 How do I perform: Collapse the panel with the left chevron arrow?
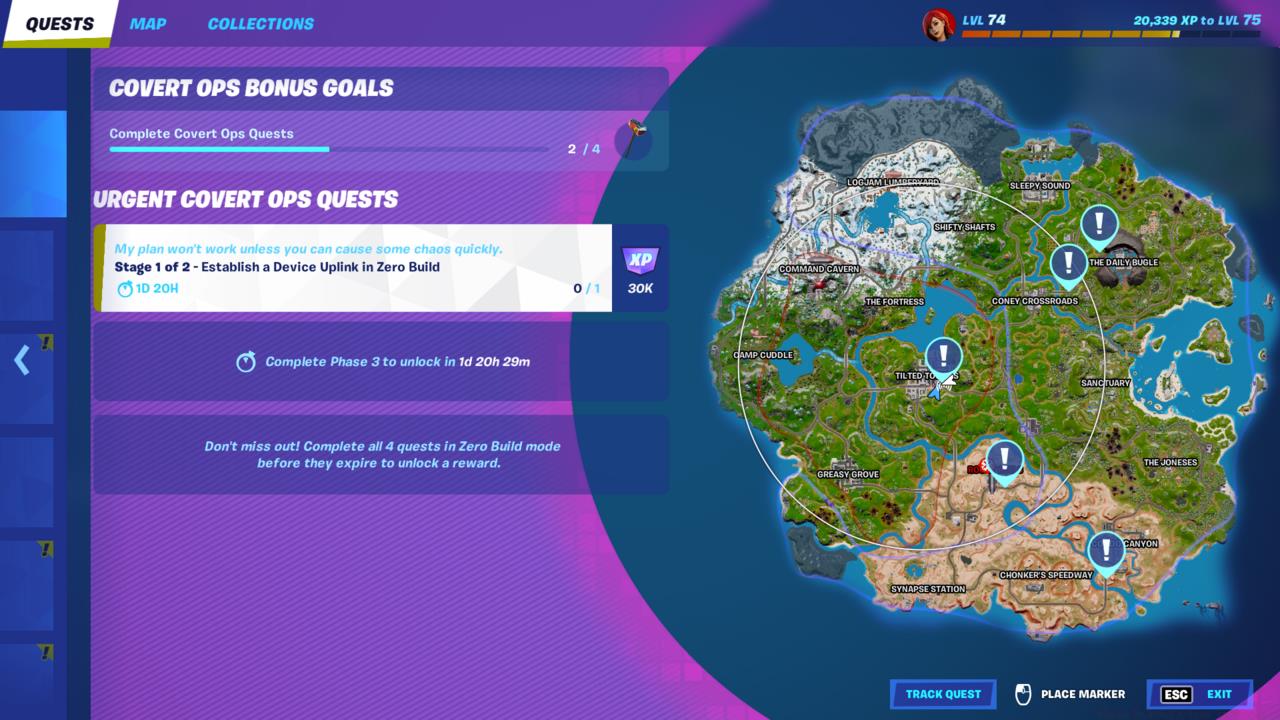click(22, 361)
